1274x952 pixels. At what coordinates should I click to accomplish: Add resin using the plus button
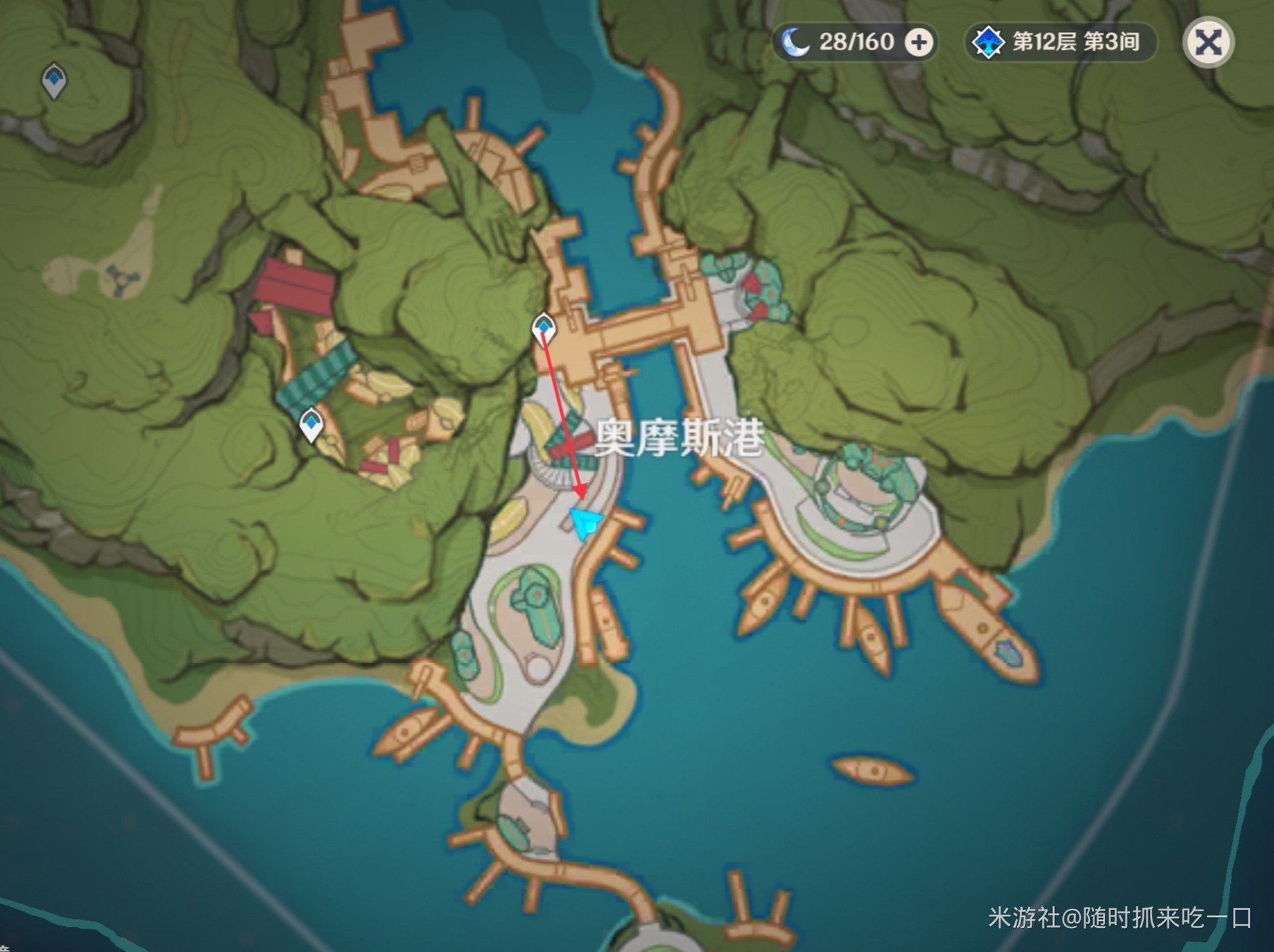(x=919, y=42)
